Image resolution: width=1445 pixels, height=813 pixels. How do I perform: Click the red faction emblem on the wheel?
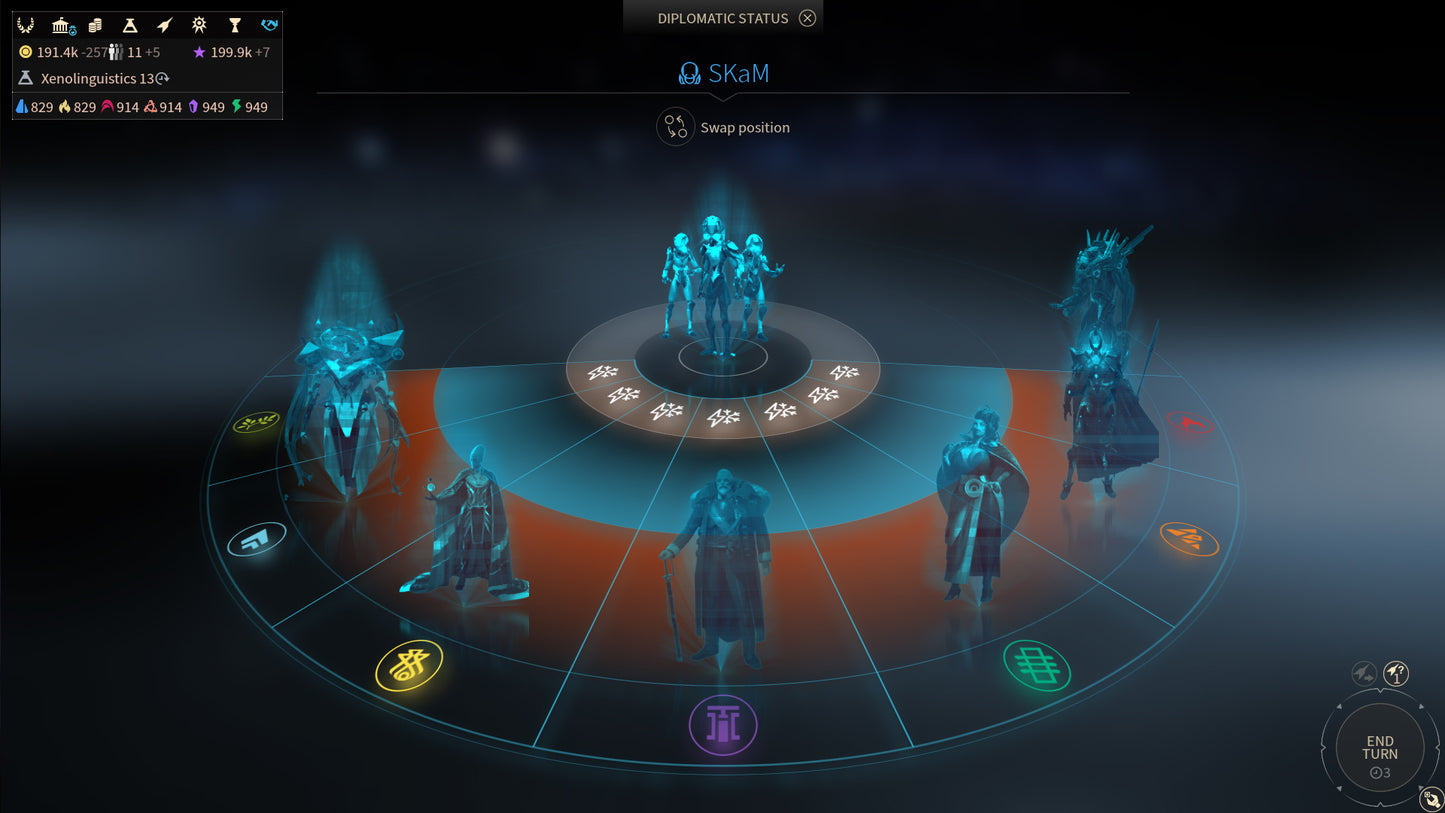[1189, 423]
